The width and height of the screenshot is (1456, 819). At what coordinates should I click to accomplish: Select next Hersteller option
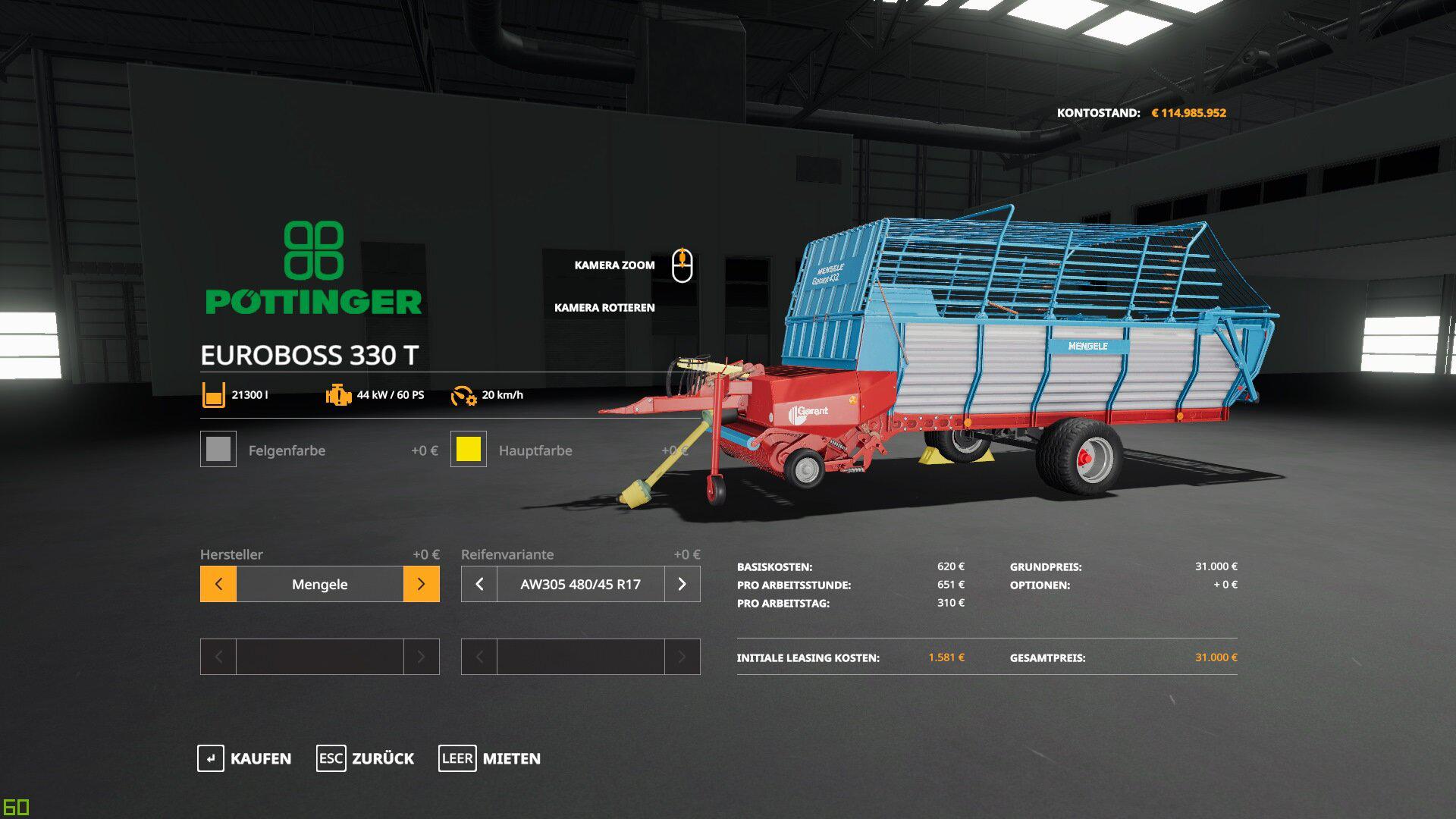point(422,584)
